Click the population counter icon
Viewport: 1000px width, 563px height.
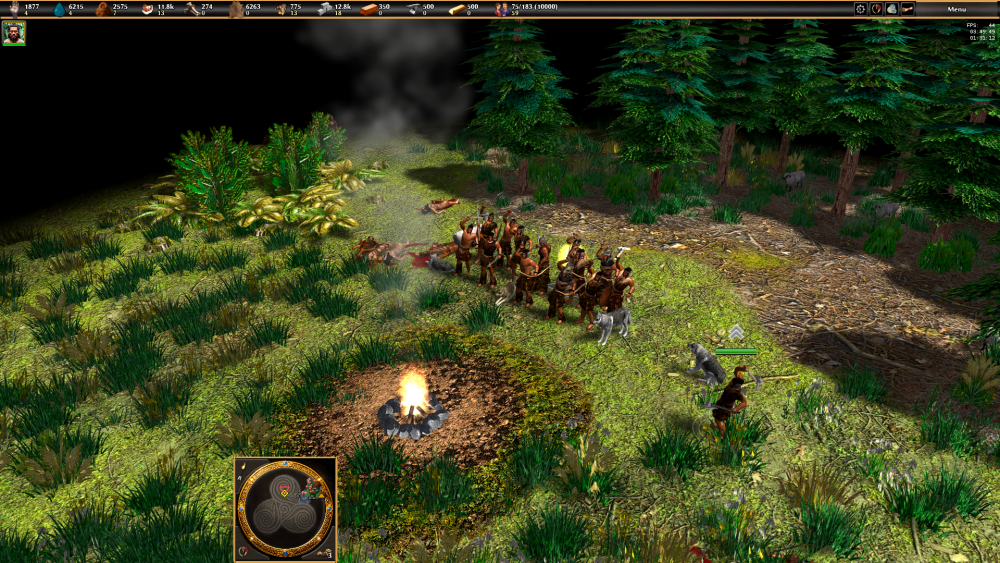click(x=502, y=9)
